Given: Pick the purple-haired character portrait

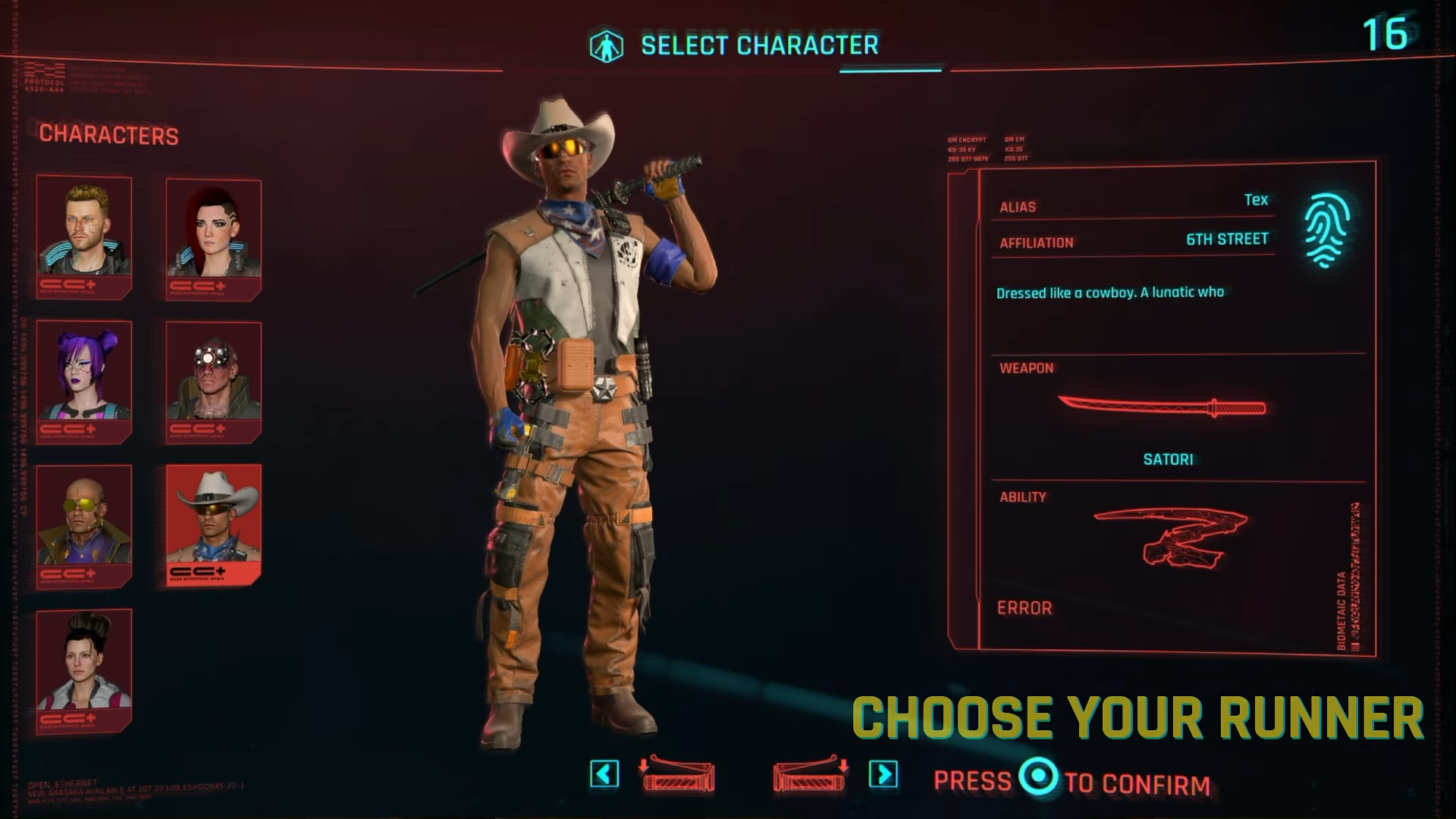Looking at the screenshot, I should coord(84,379).
